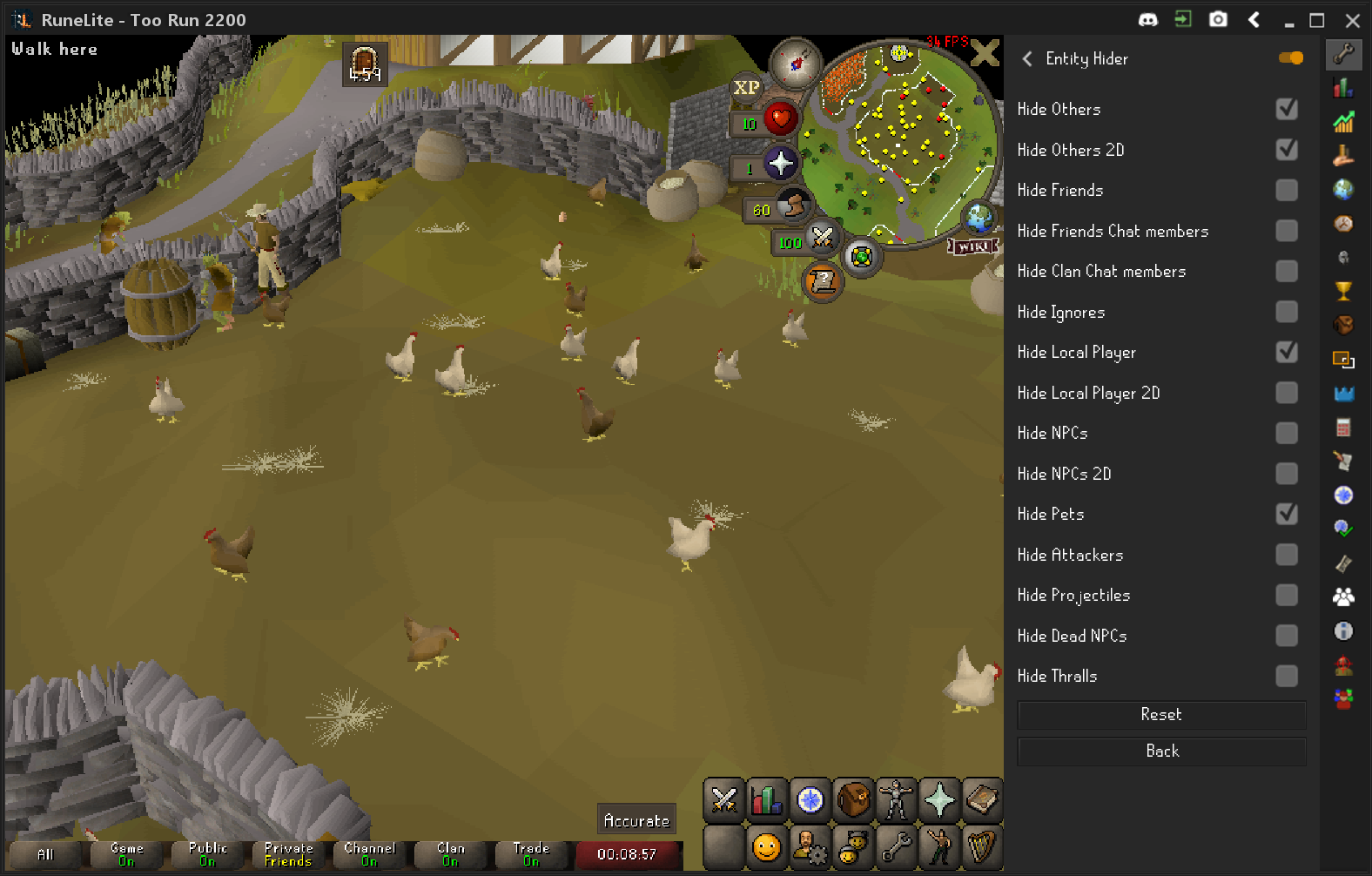
Task: Tick the Hide NPCs checkbox
Action: (x=1286, y=433)
